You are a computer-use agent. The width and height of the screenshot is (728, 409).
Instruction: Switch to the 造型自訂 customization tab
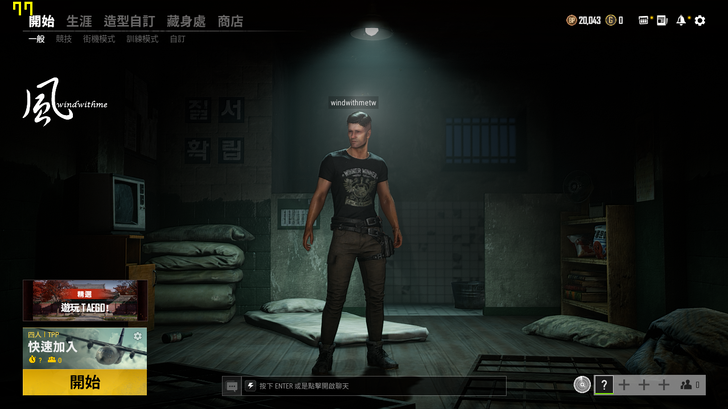pyautogui.click(x=129, y=21)
